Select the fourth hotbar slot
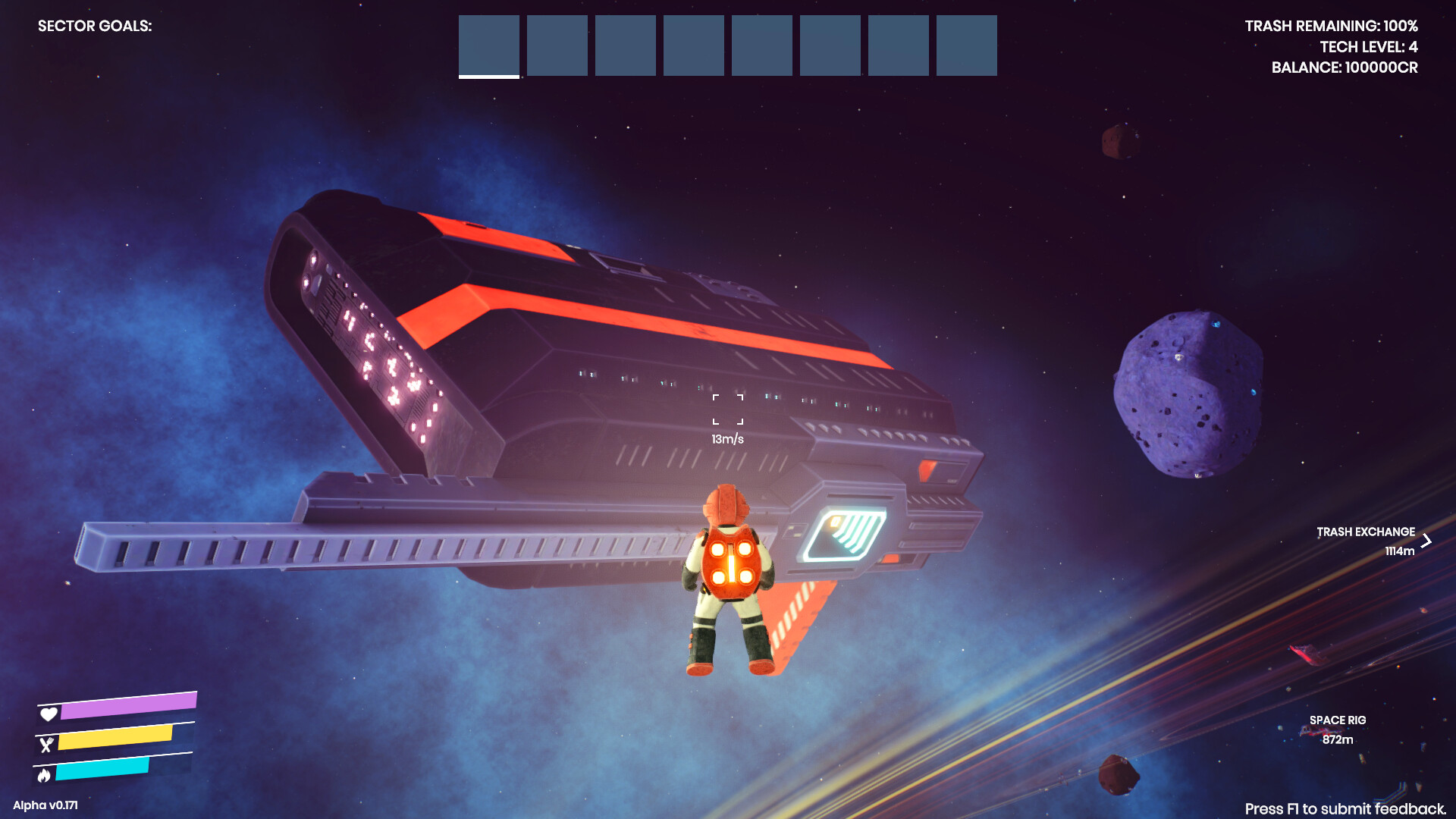 point(693,45)
